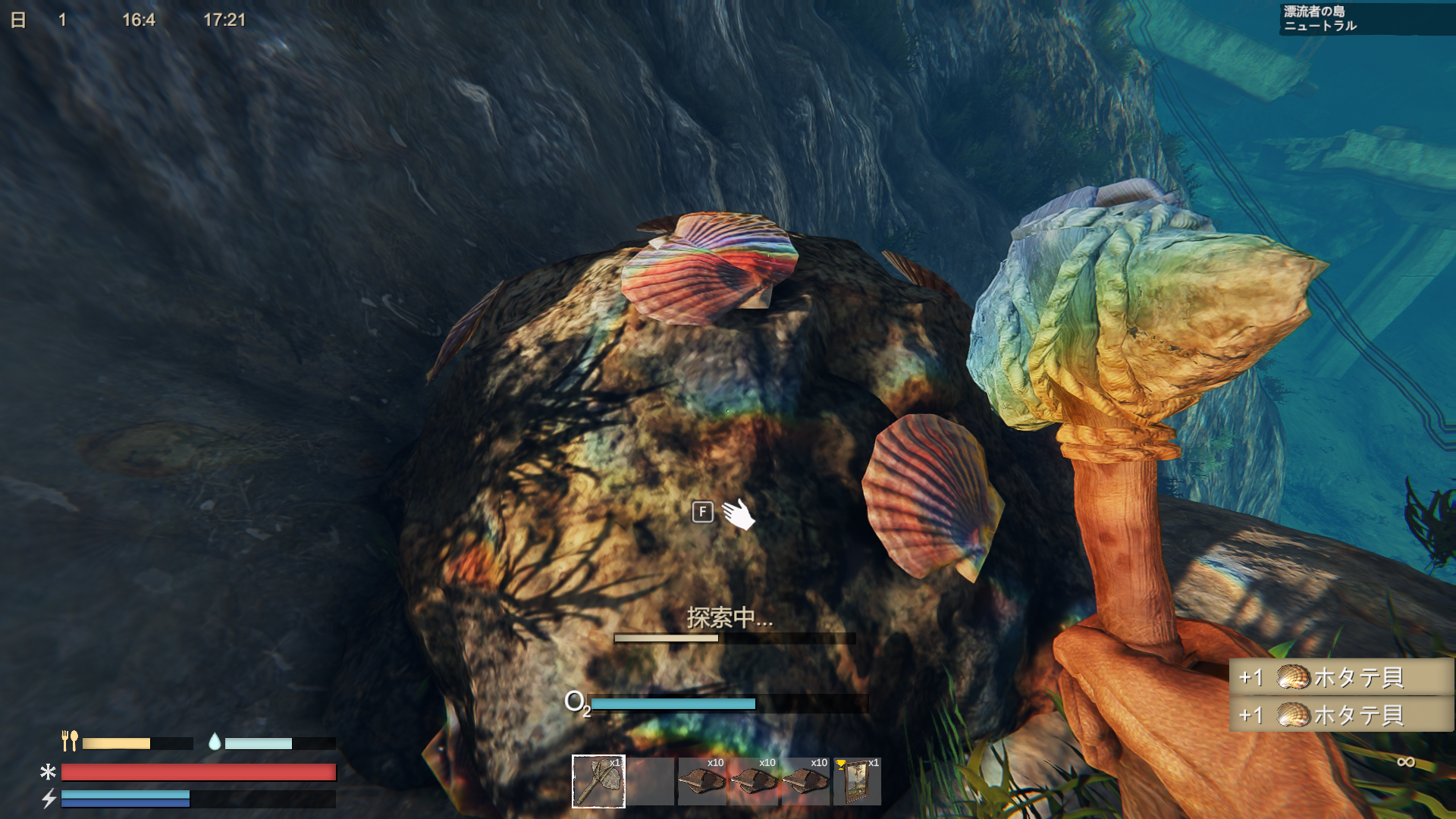Screen dimensions: 1456x819
Task: Choose the empty hotbar slot
Action: coord(651,781)
